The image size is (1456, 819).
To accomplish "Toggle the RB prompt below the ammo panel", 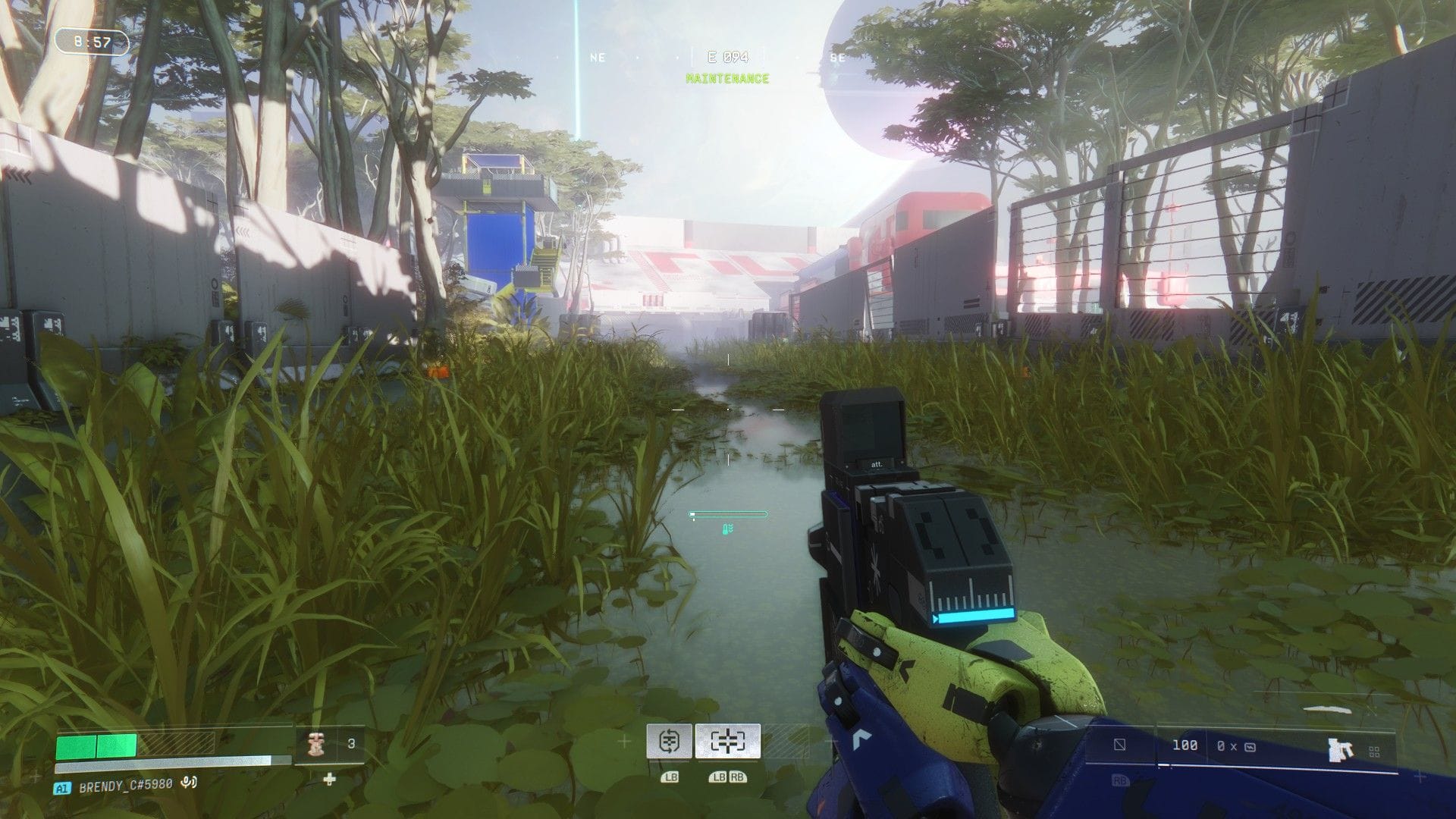I will (1121, 780).
